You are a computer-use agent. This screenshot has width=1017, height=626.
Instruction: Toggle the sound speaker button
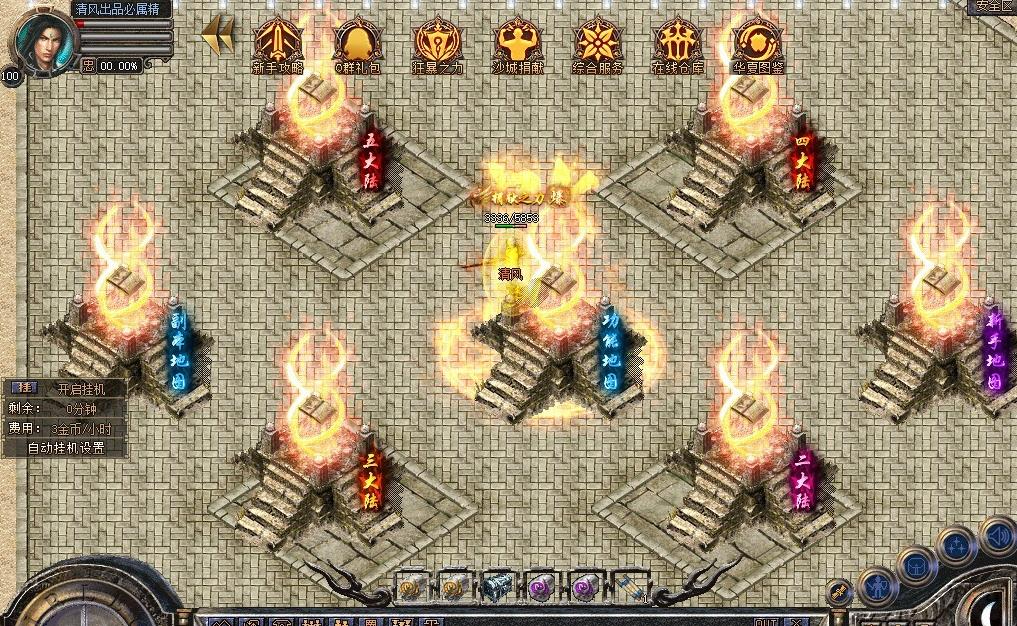tap(998, 535)
